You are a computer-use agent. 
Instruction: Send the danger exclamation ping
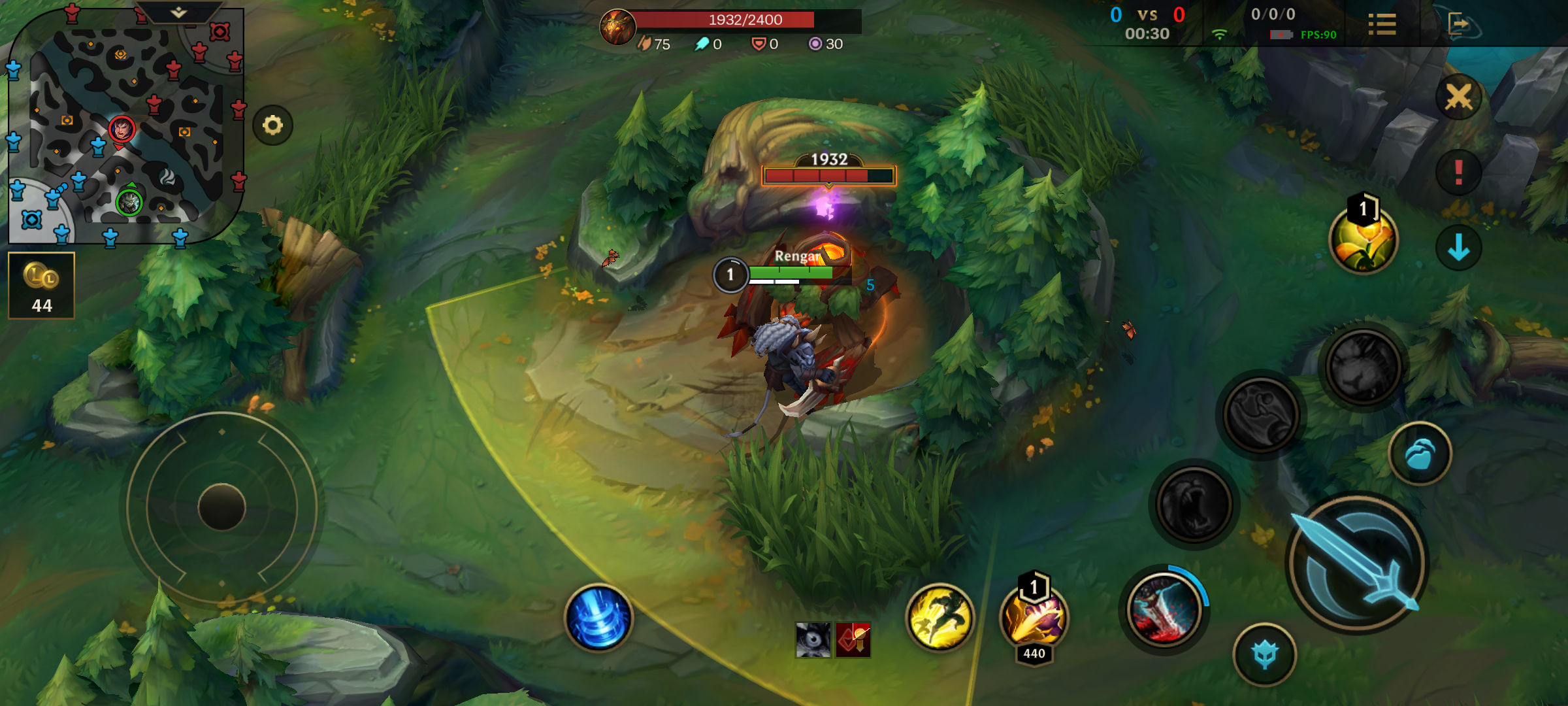[x=1460, y=173]
